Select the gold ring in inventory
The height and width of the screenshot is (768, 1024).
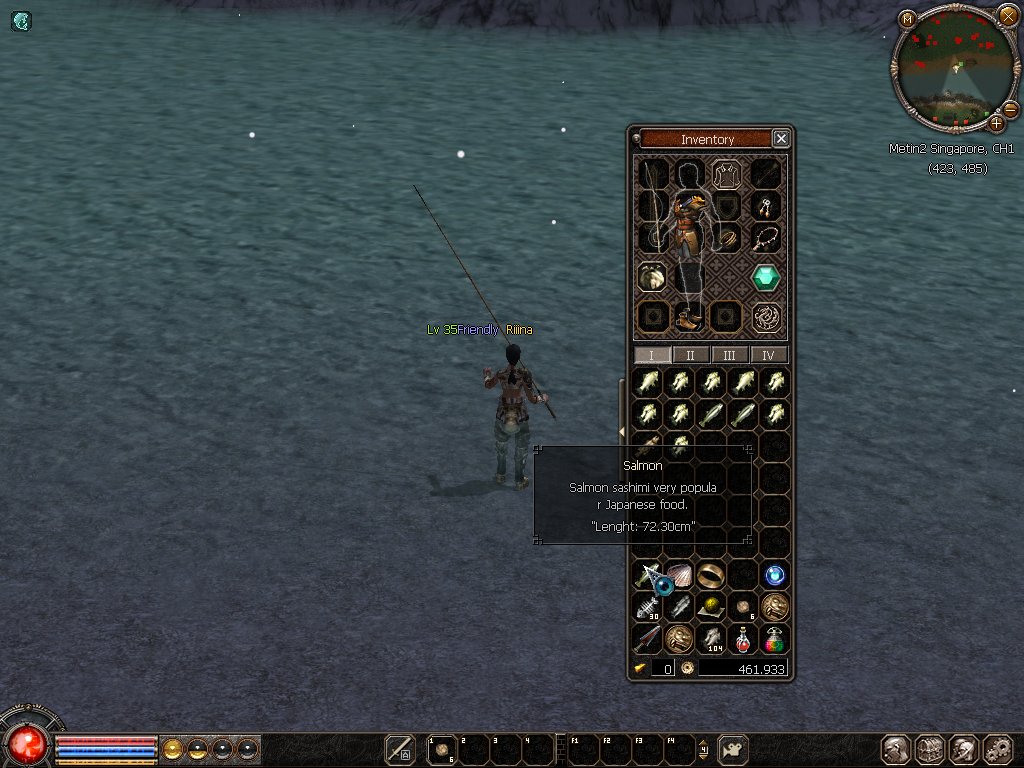[x=711, y=574]
